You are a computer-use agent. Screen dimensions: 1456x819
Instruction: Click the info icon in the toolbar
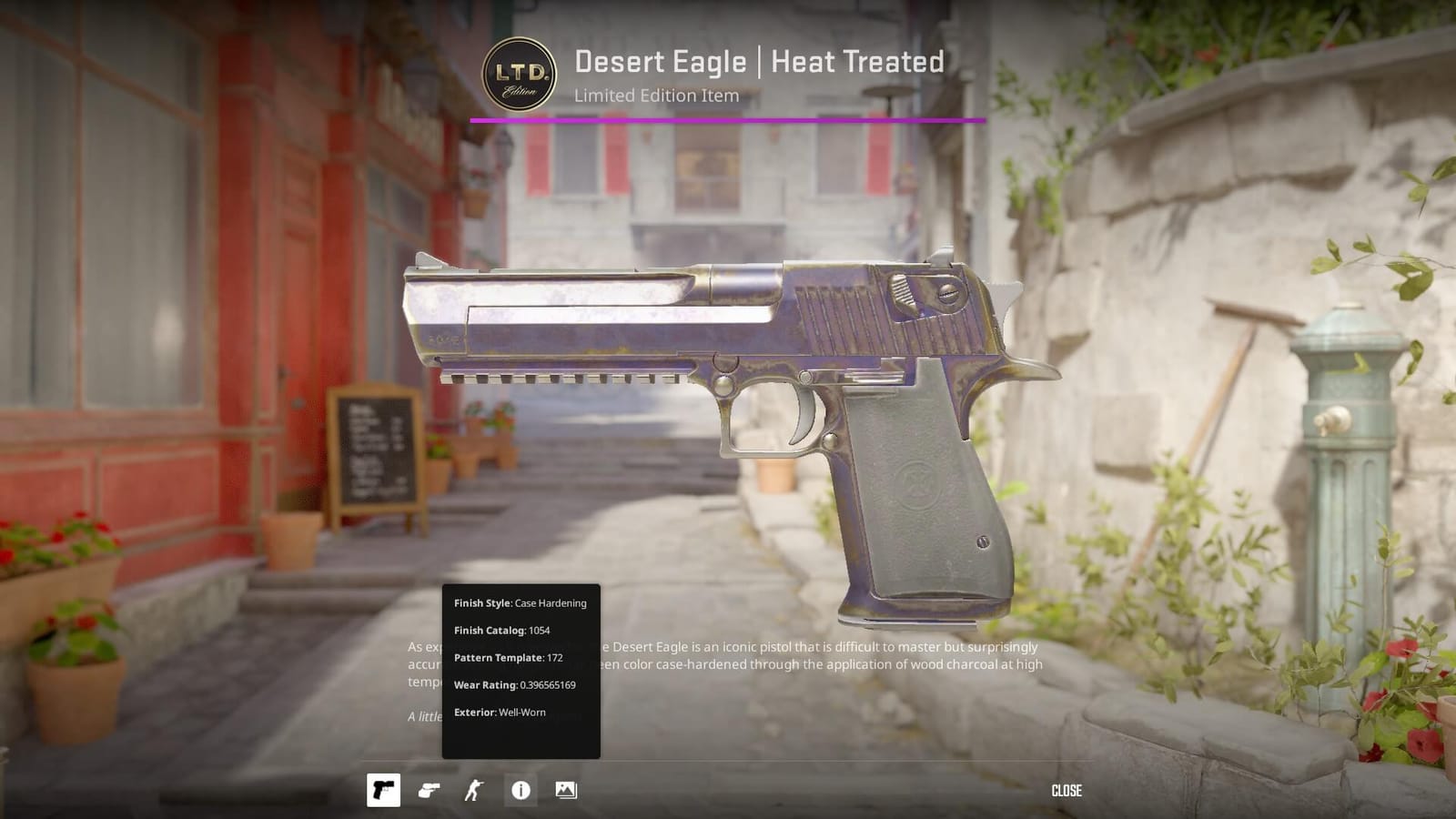(521, 791)
